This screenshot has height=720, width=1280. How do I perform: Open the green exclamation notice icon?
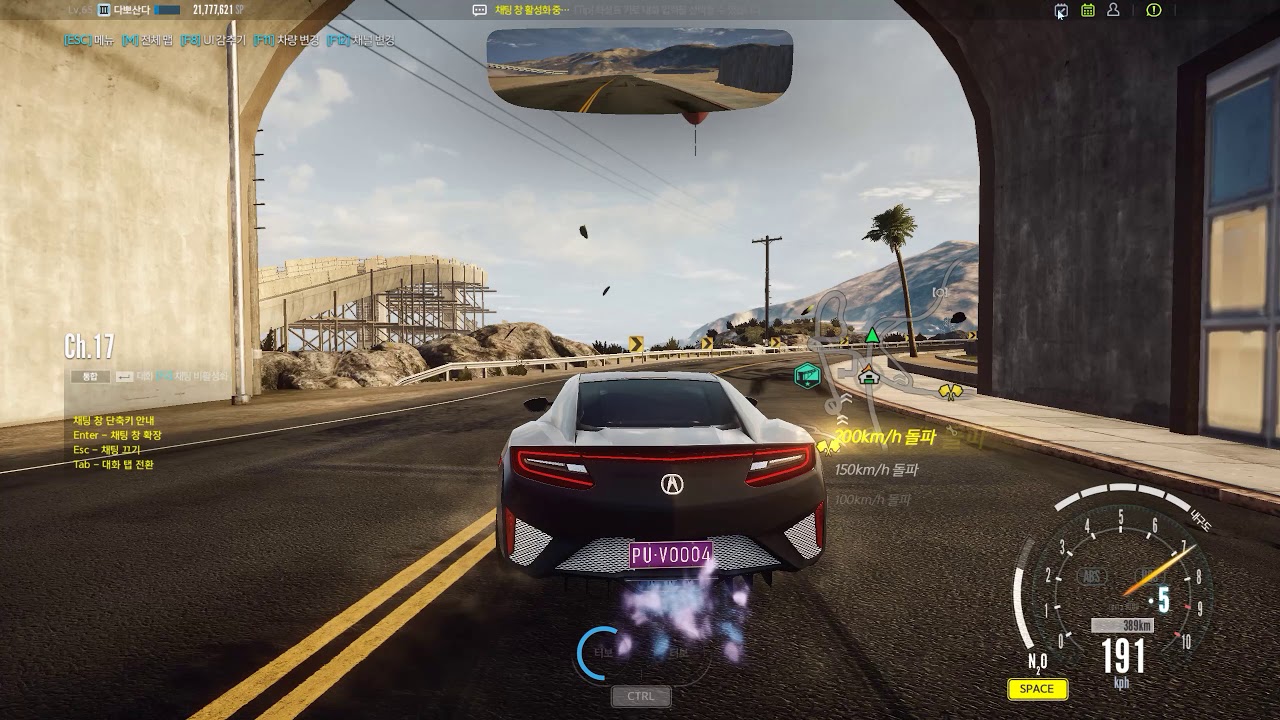click(1153, 10)
